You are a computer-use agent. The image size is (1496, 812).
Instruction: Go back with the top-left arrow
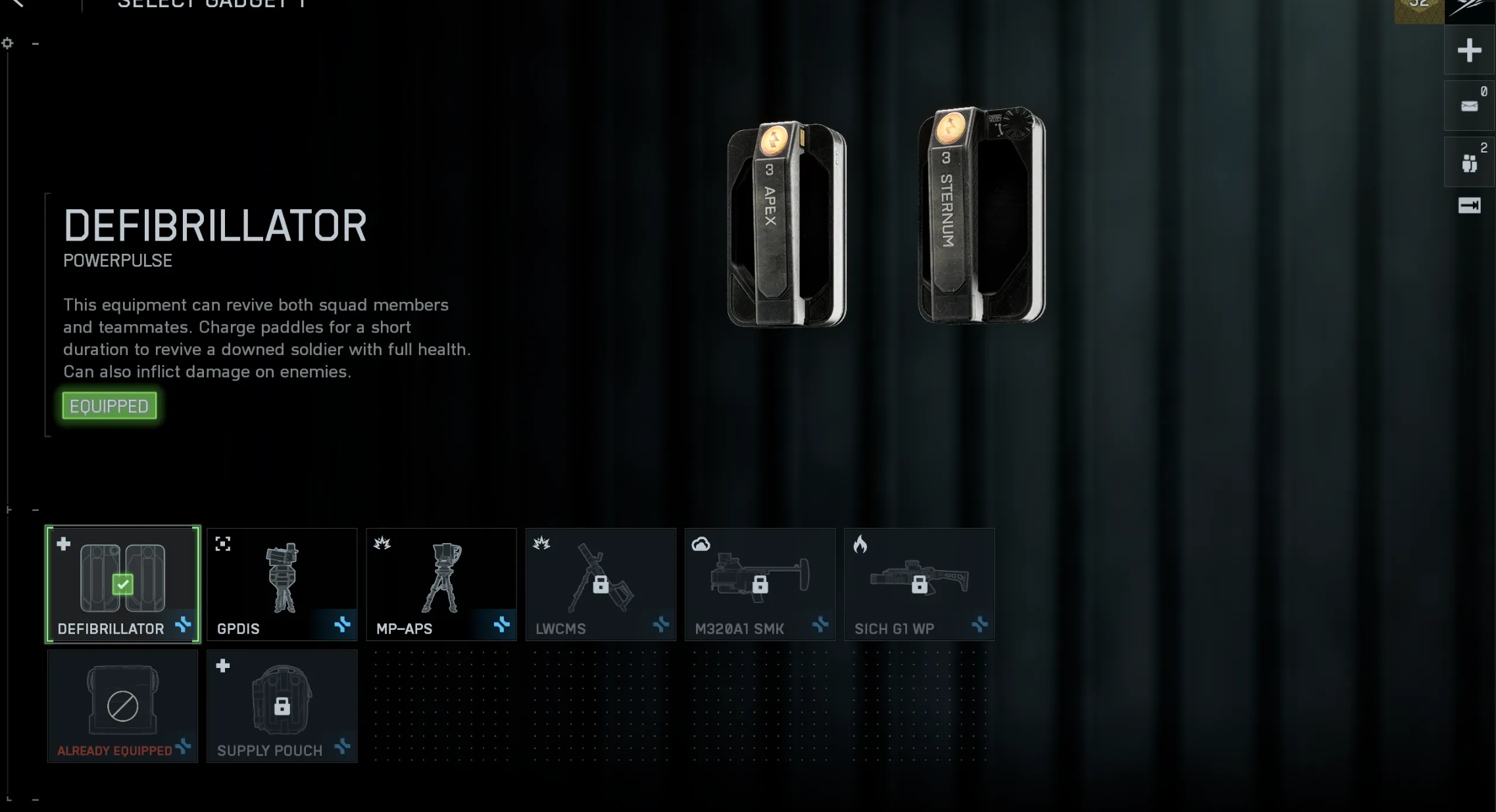coord(18,4)
